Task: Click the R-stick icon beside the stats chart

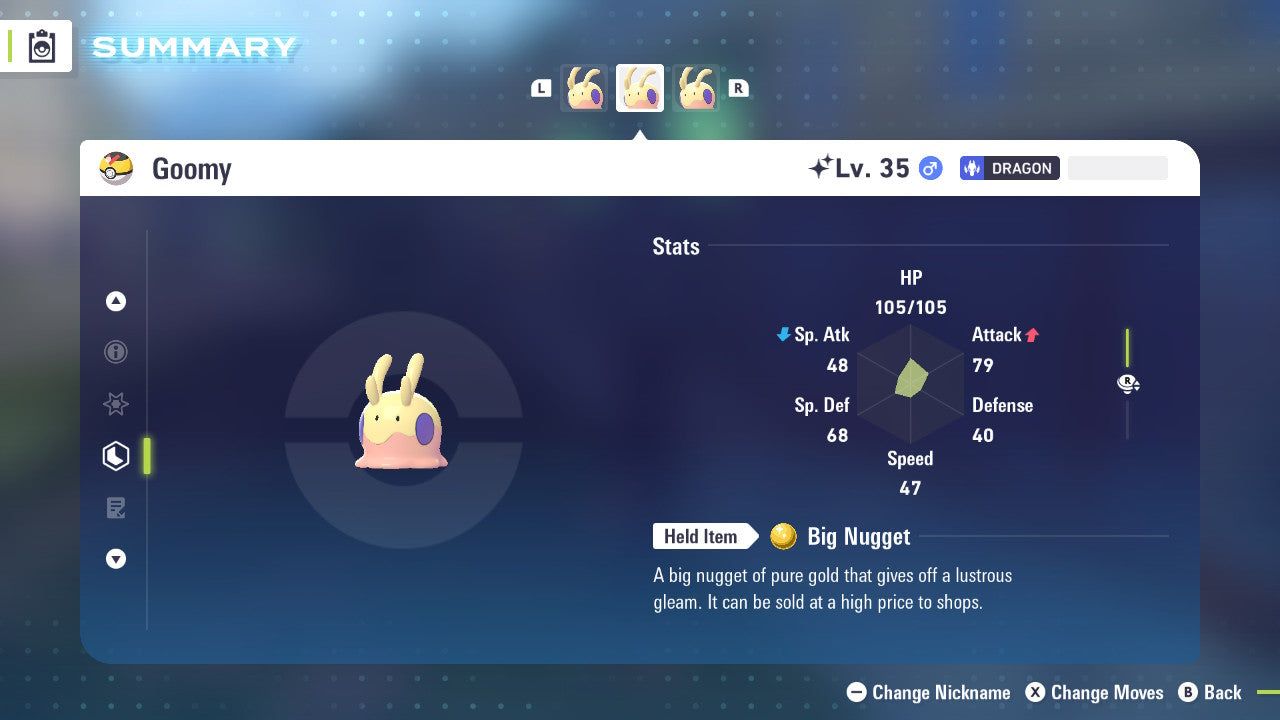Action: pyautogui.click(x=1128, y=383)
